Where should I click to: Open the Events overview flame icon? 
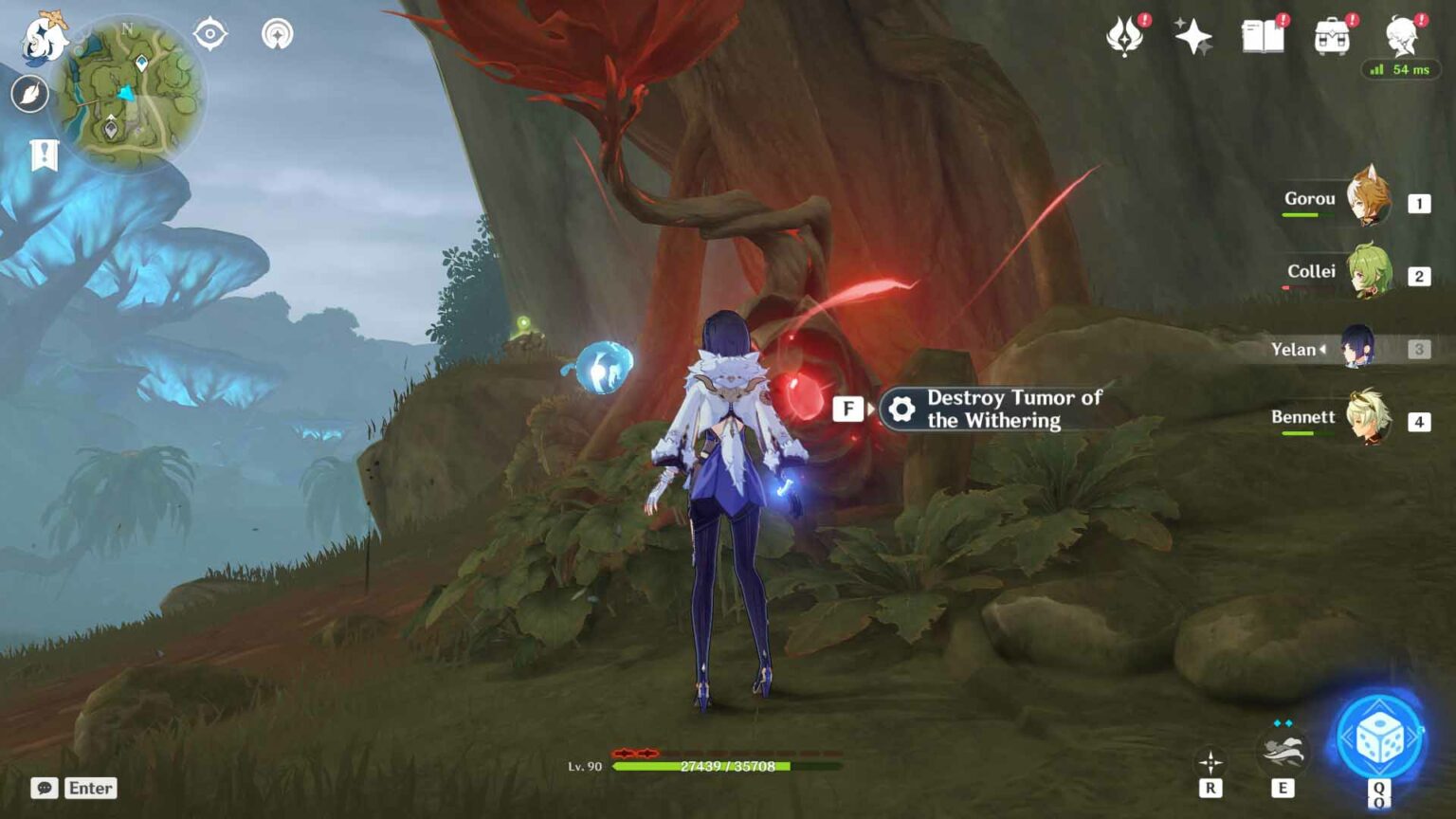[x=1126, y=38]
